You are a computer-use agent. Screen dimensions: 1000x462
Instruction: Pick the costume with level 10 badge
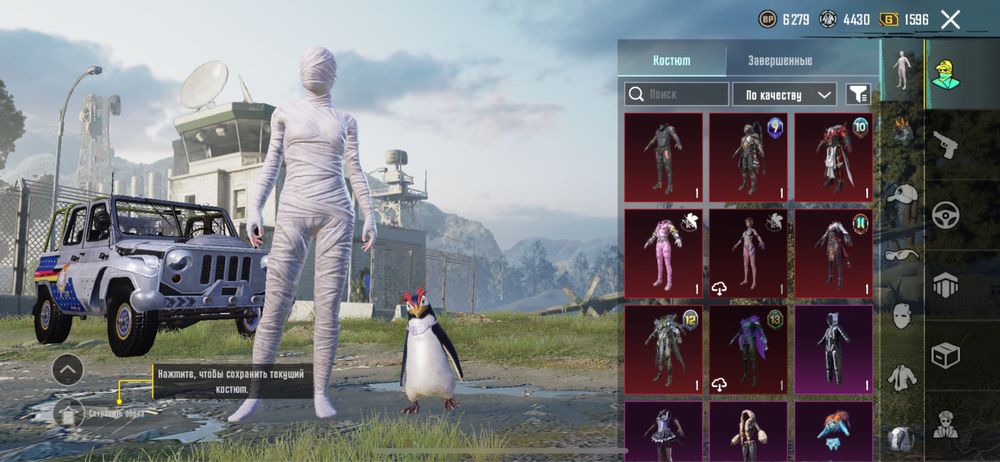click(834, 156)
